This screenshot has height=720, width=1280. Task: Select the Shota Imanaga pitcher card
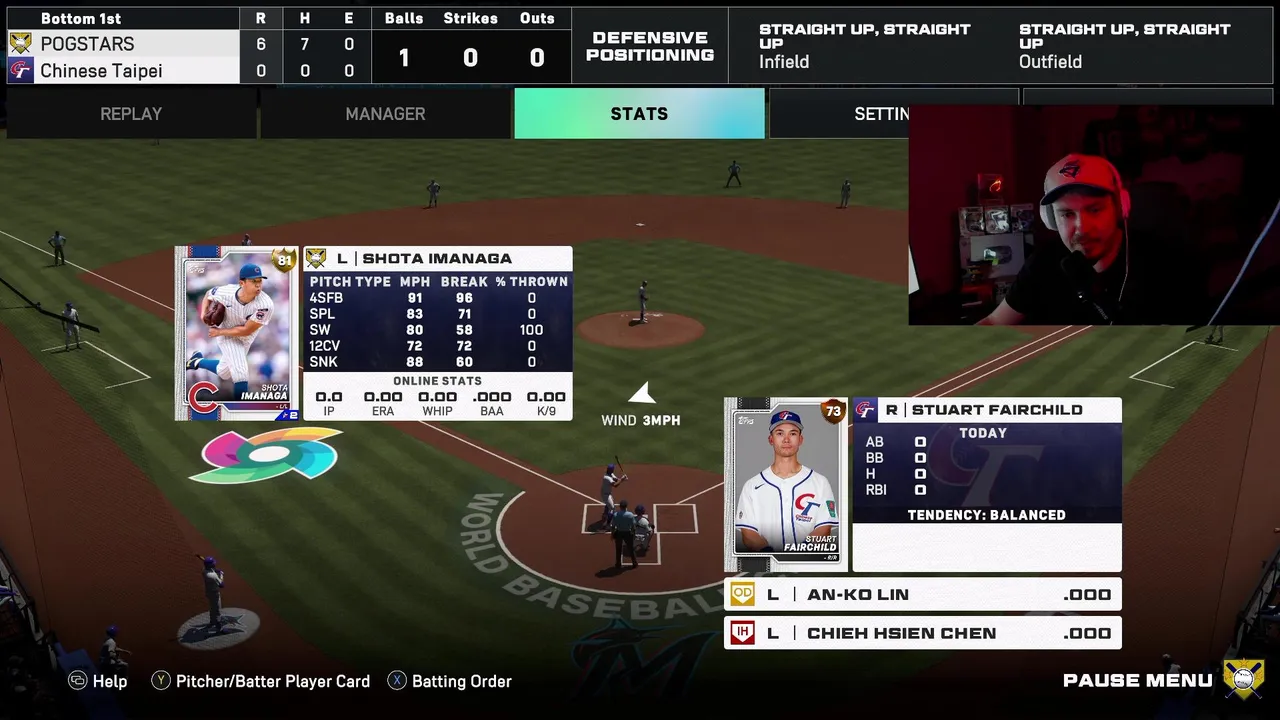pos(237,333)
